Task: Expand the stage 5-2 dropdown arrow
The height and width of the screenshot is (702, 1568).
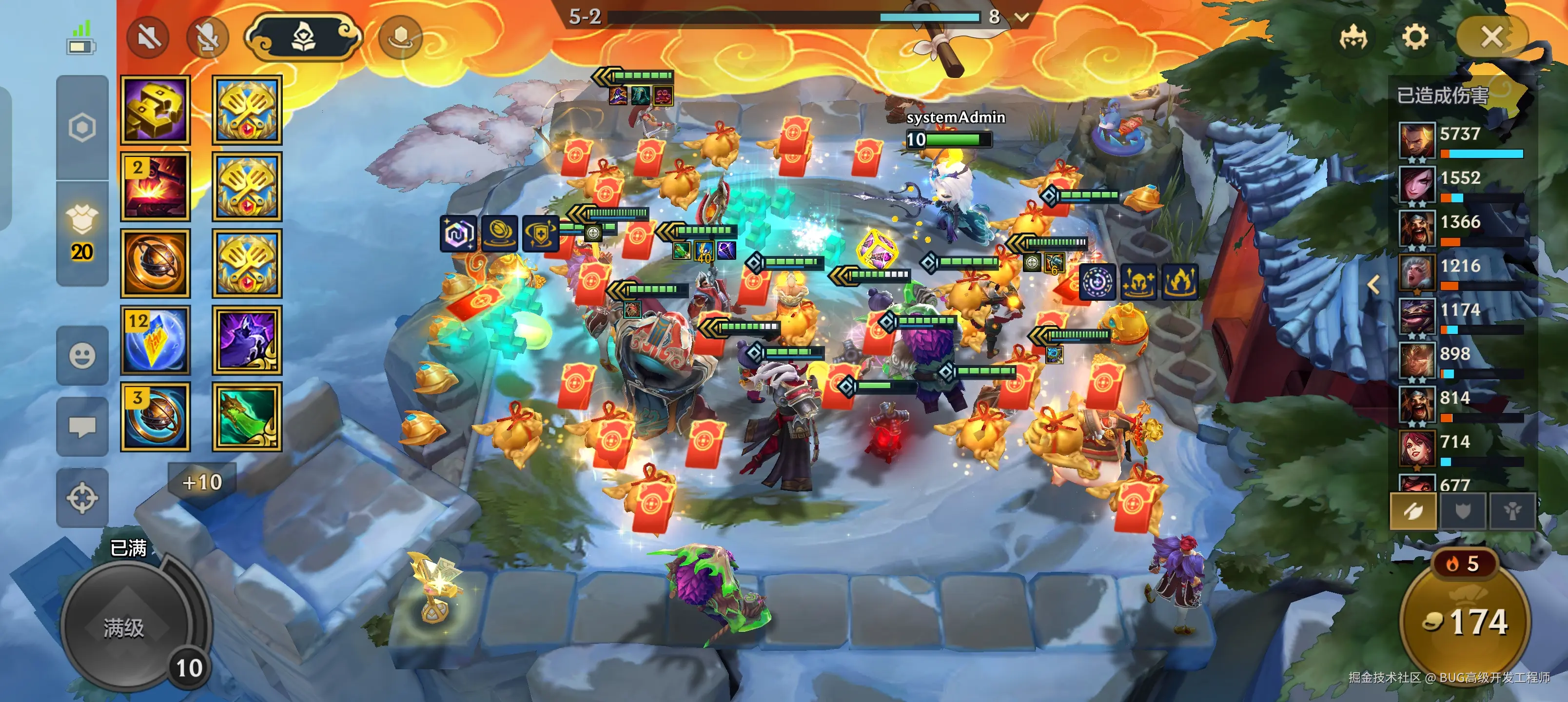Action: click(1022, 17)
